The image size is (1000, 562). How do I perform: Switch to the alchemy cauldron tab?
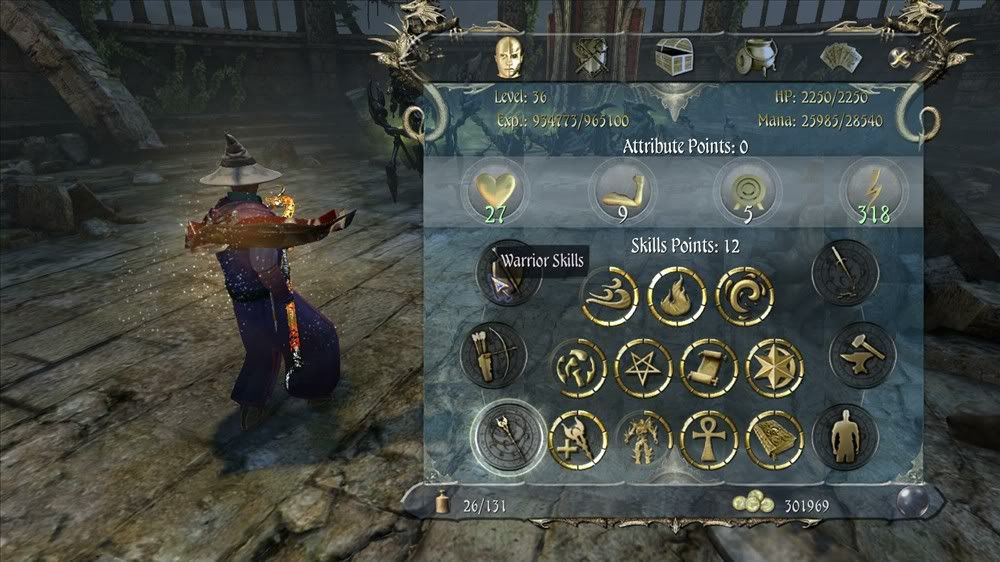(x=755, y=58)
